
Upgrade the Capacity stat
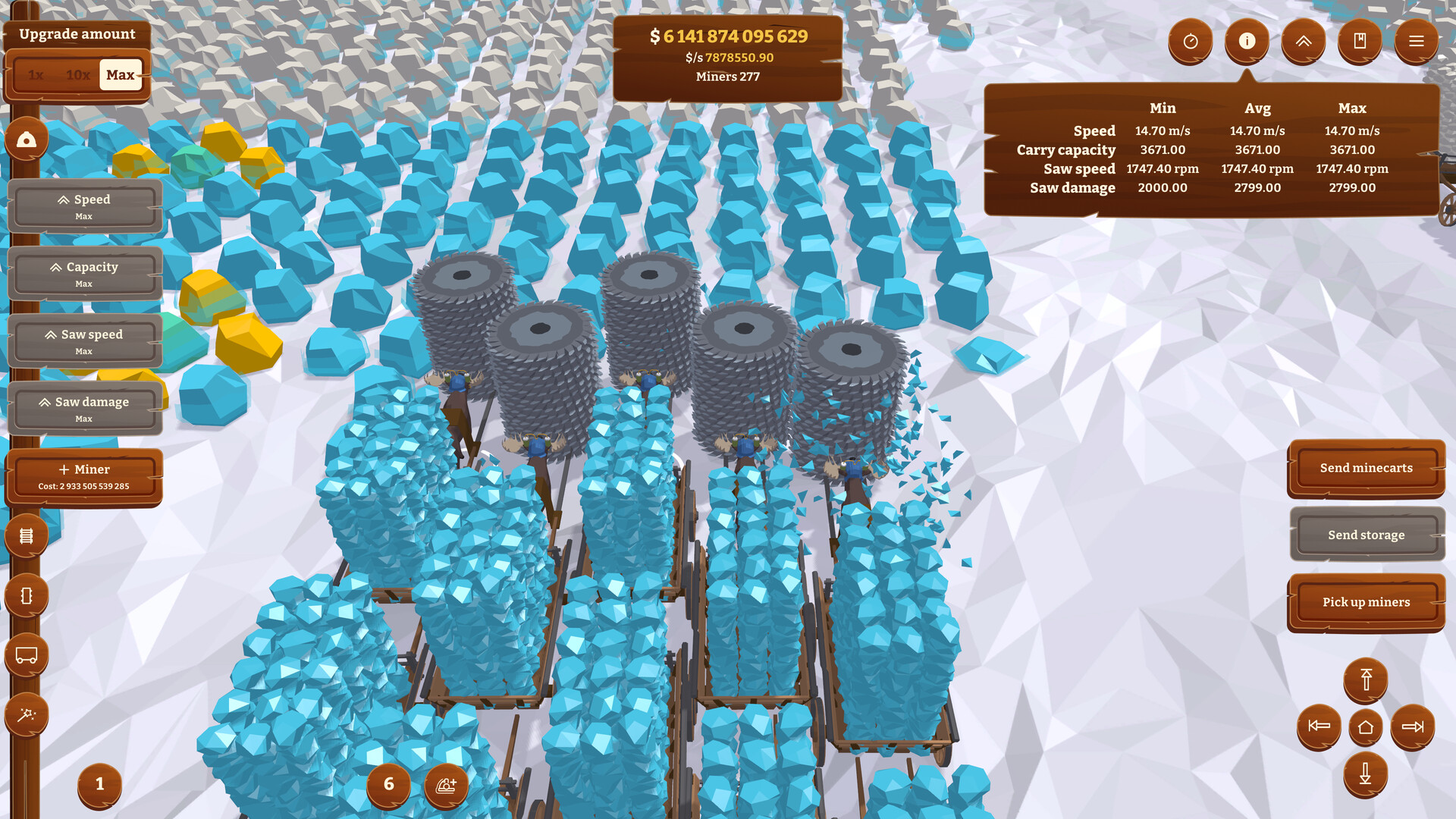(85, 274)
